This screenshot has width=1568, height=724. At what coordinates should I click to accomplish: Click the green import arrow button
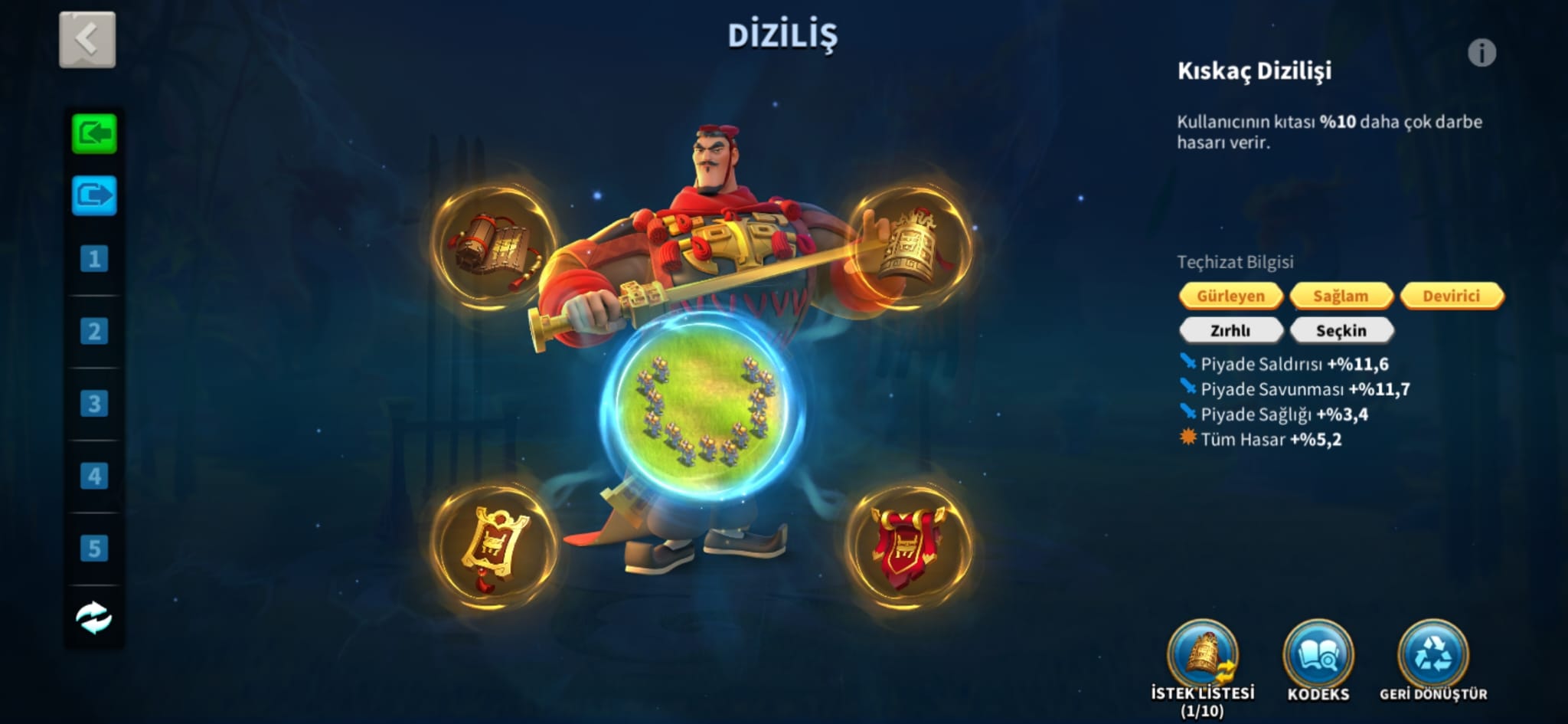94,134
